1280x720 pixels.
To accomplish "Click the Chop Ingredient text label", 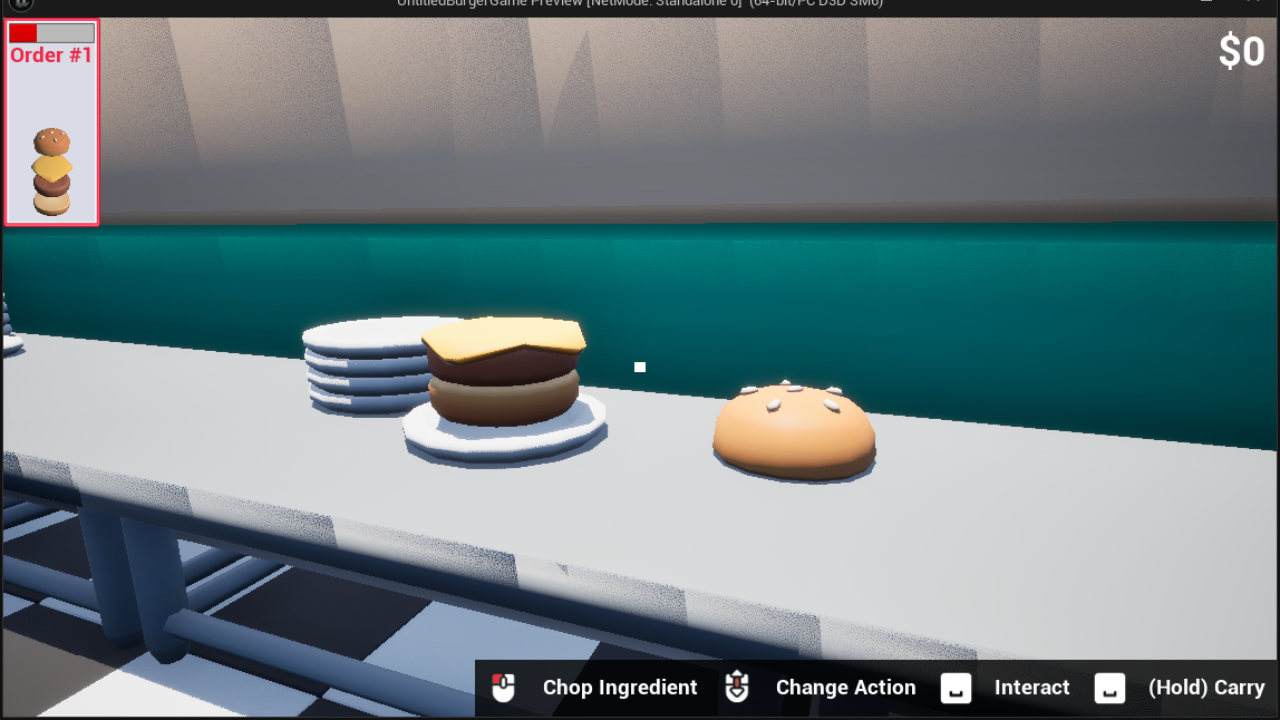I will (620, 687).
